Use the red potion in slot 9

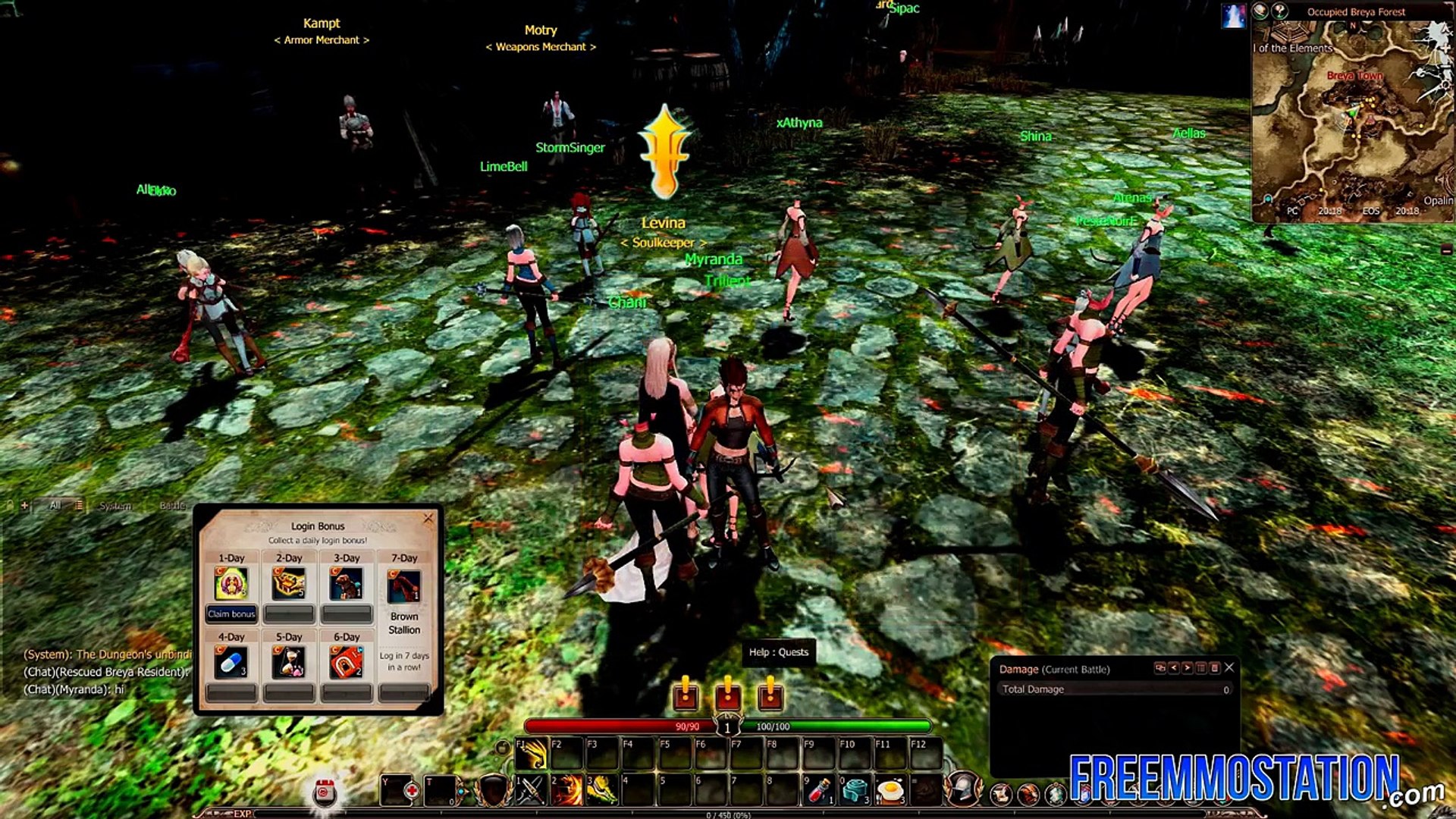pos(819,790)
